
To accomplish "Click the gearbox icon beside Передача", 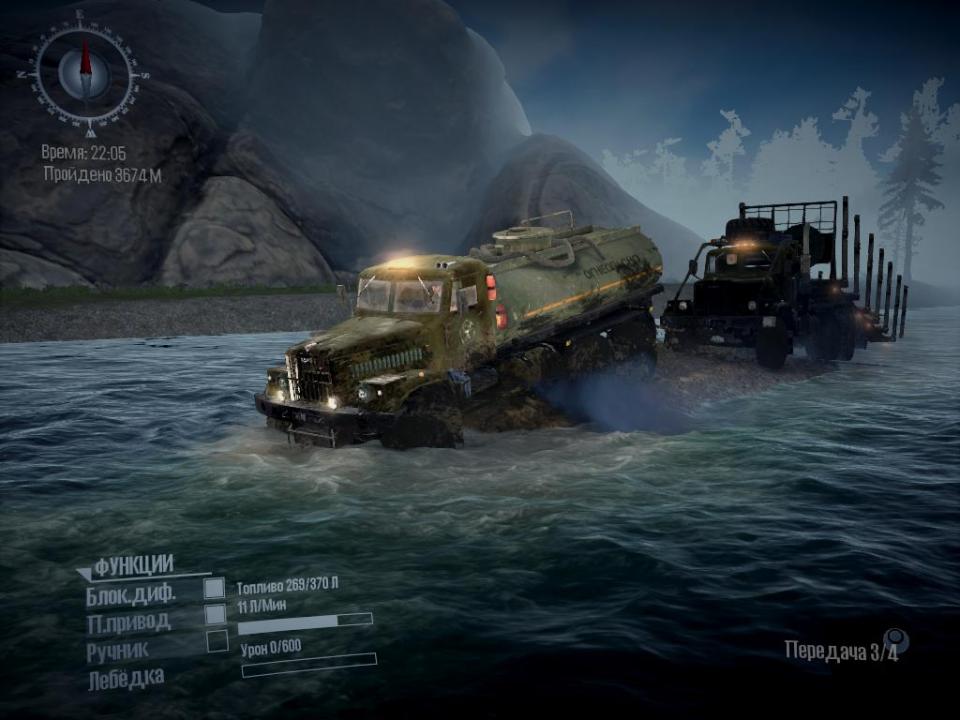I will [x=895, y=641].
